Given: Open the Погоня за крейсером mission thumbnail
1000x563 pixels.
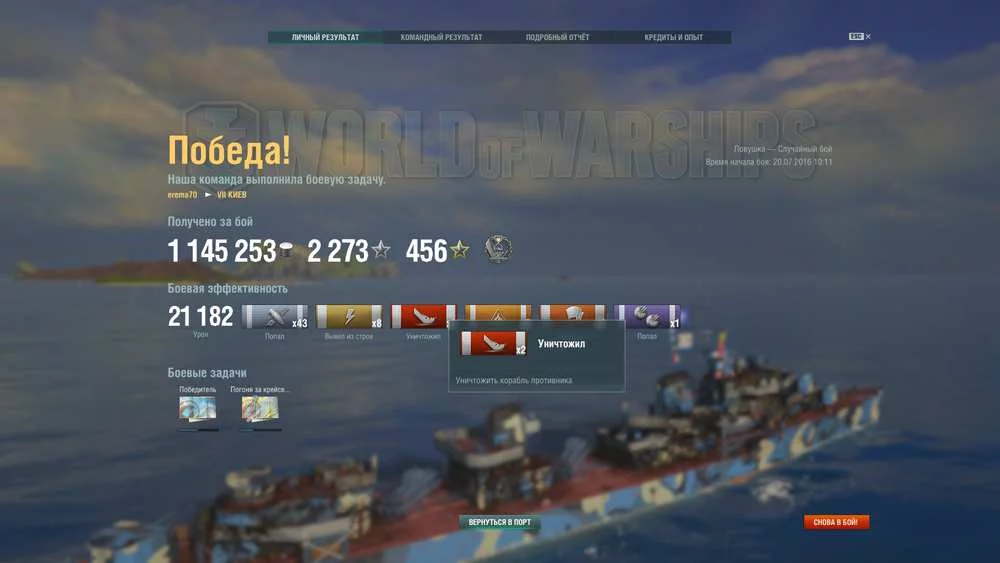Looking at the screenshot, I should [x=260, y=408].
